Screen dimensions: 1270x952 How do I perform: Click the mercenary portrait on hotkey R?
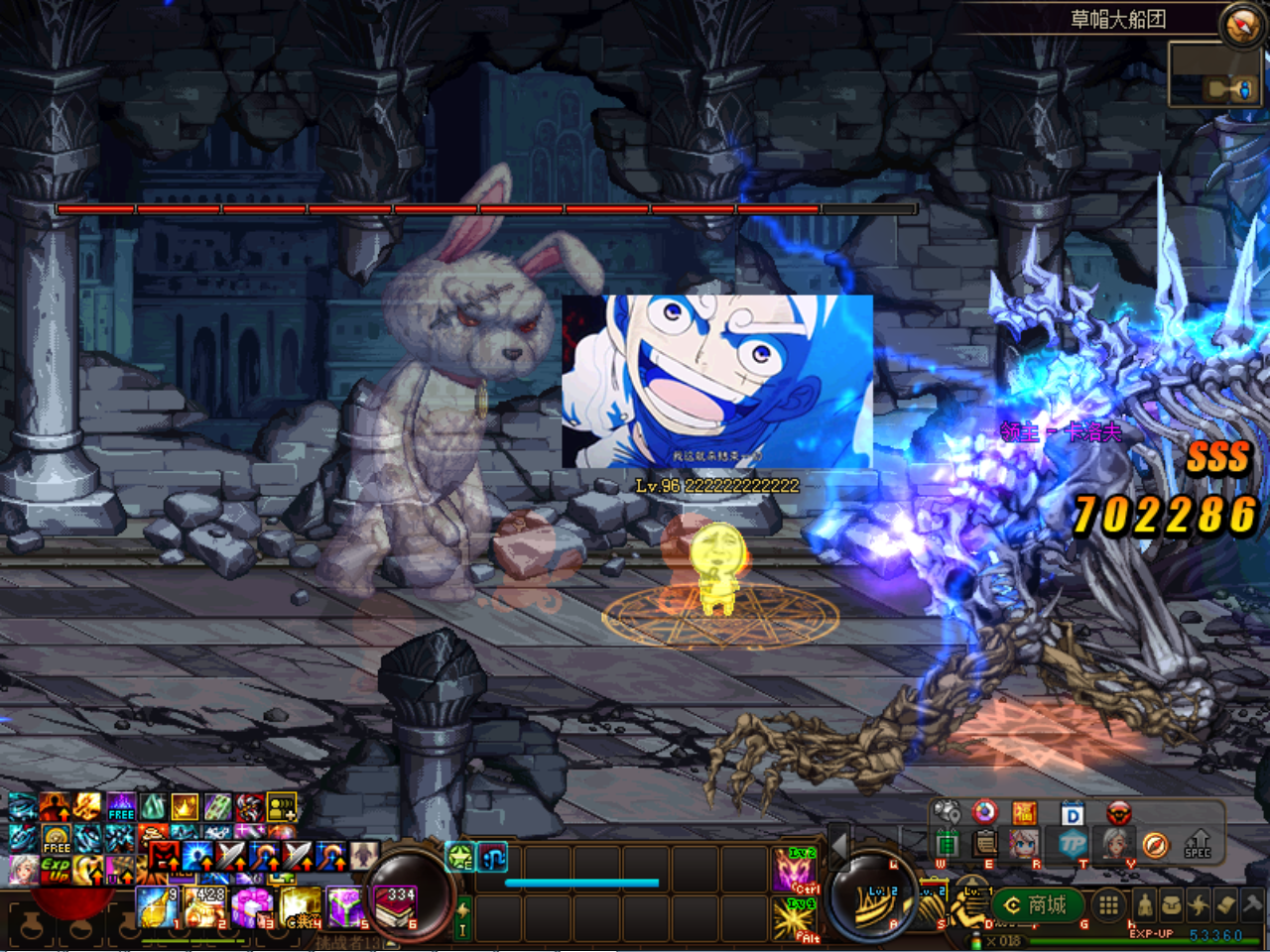click(1024, 843)
